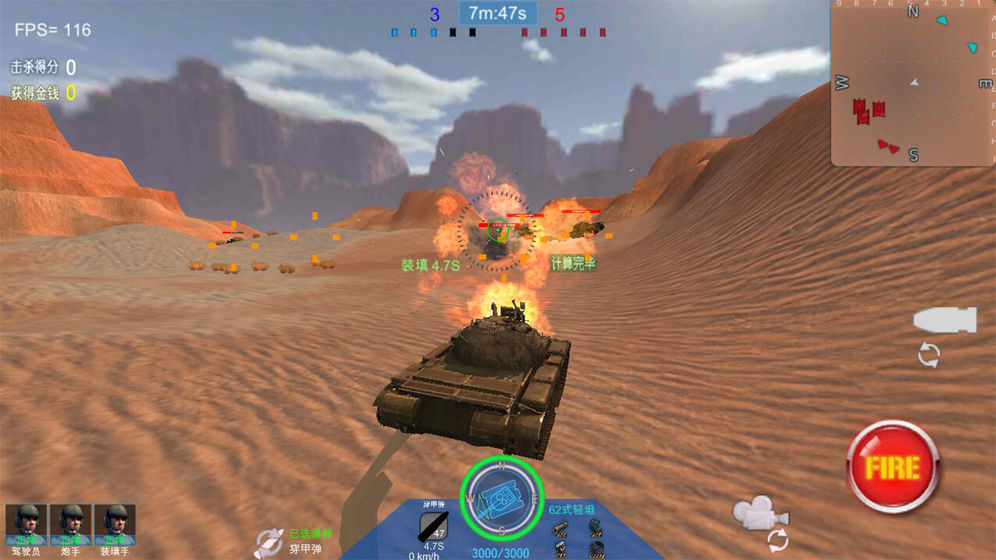
Task: Select the loader (装填手) crew portrait
Action: 115,524
